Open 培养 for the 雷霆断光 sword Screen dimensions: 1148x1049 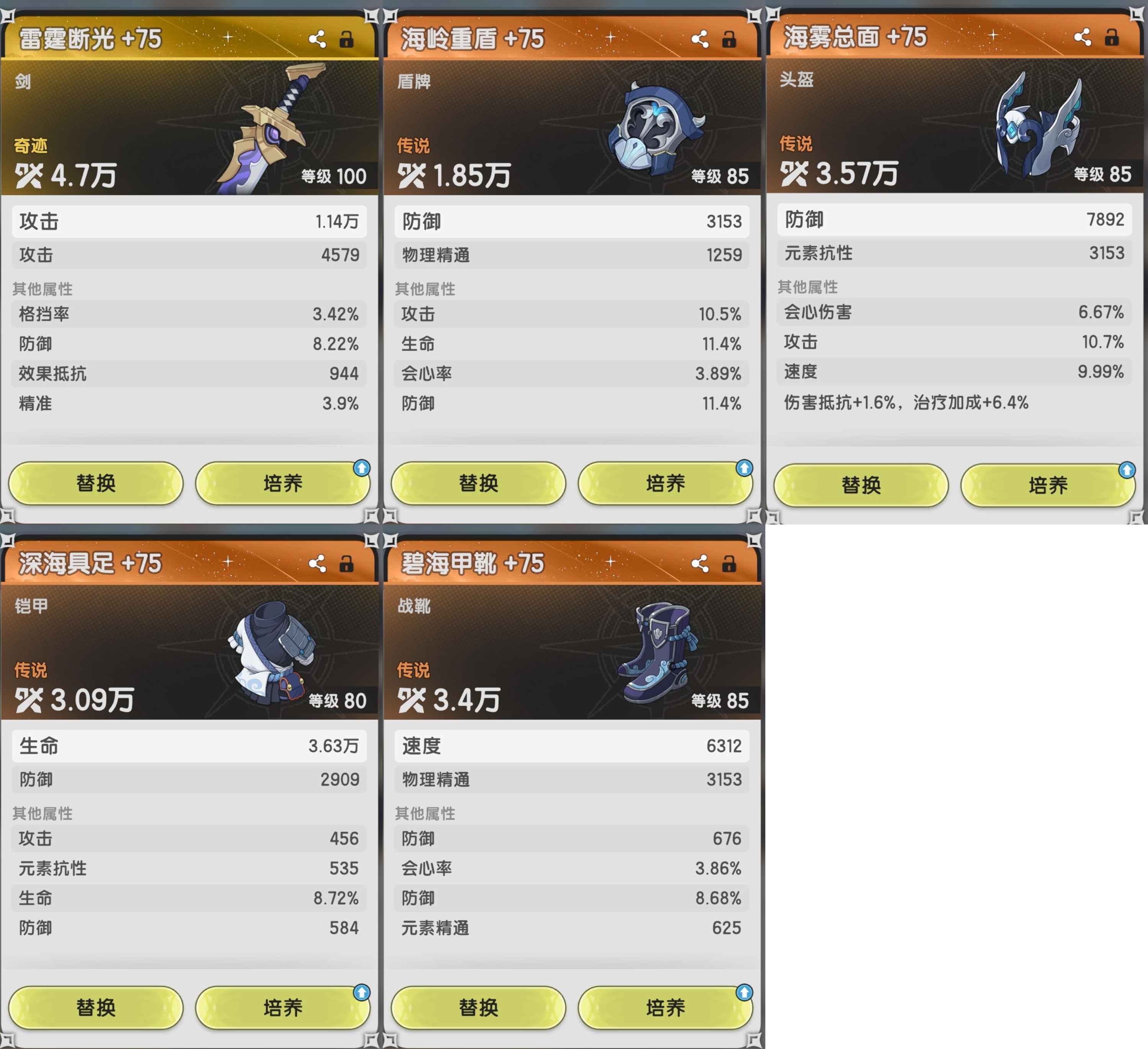point(282,483)
